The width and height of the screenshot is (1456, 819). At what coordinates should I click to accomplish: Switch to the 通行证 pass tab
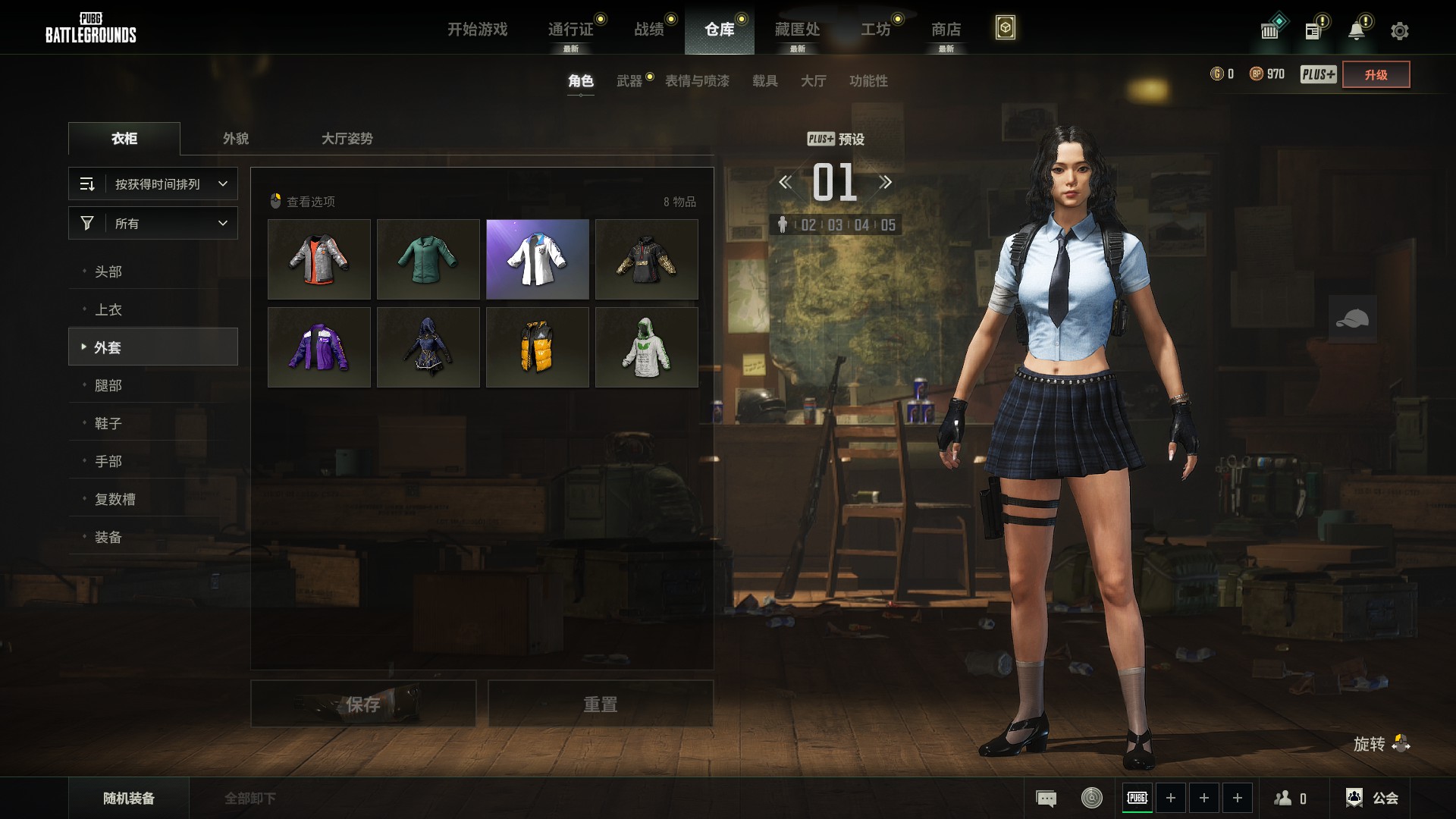point(570,30)
